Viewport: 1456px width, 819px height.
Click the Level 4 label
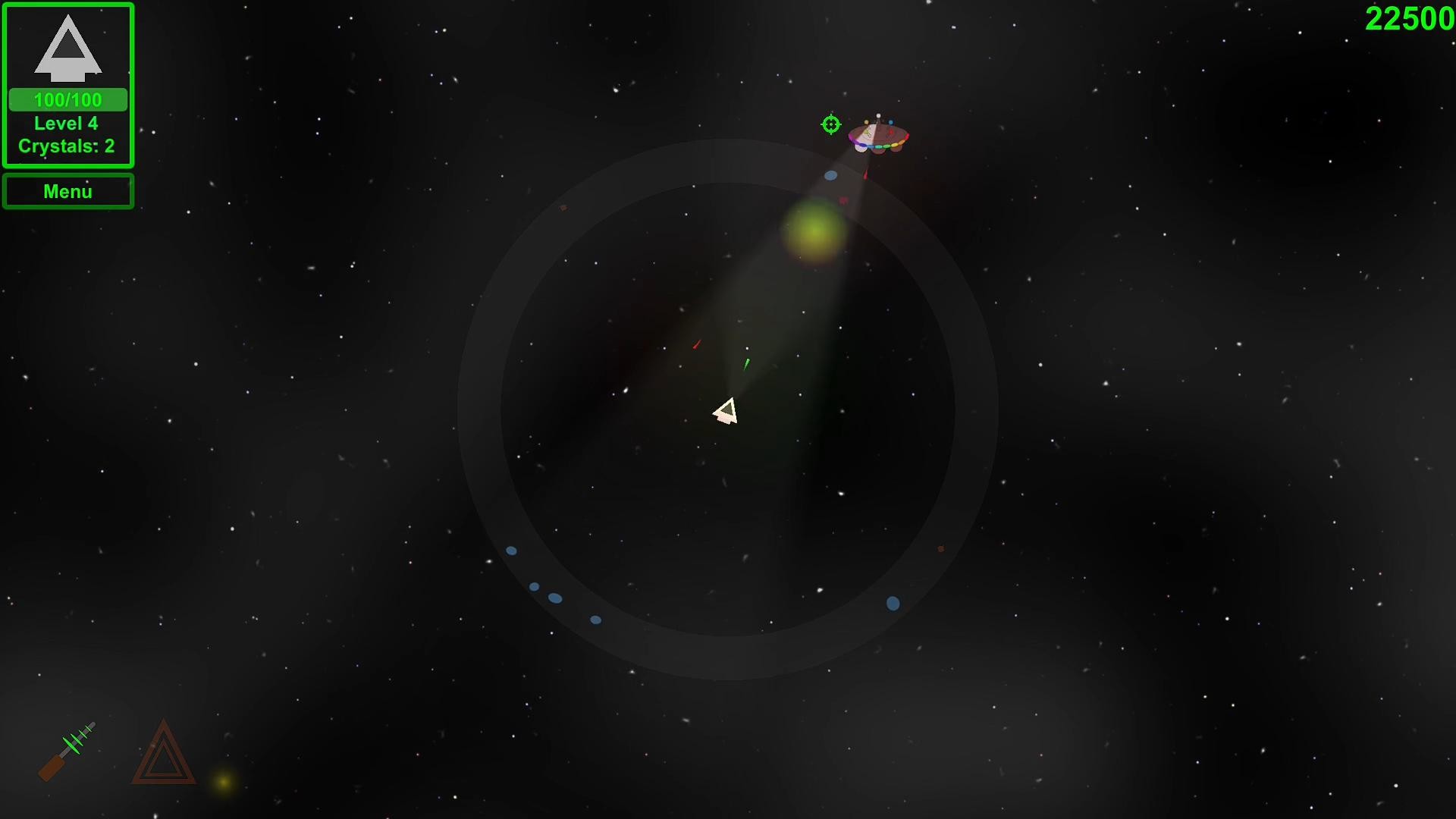pos(66,123)
